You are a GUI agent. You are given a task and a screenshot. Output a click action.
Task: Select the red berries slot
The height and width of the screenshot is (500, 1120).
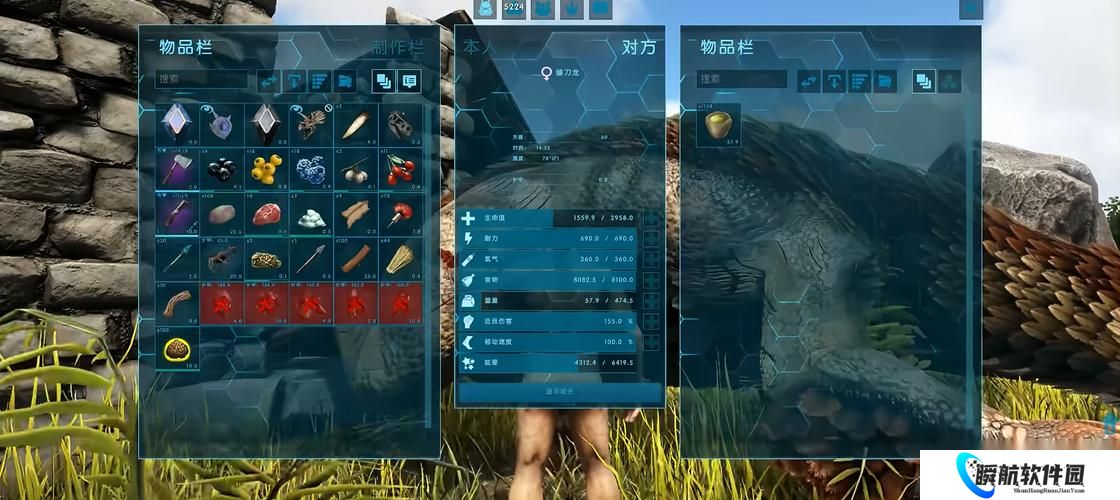click(x=401, y=169)
